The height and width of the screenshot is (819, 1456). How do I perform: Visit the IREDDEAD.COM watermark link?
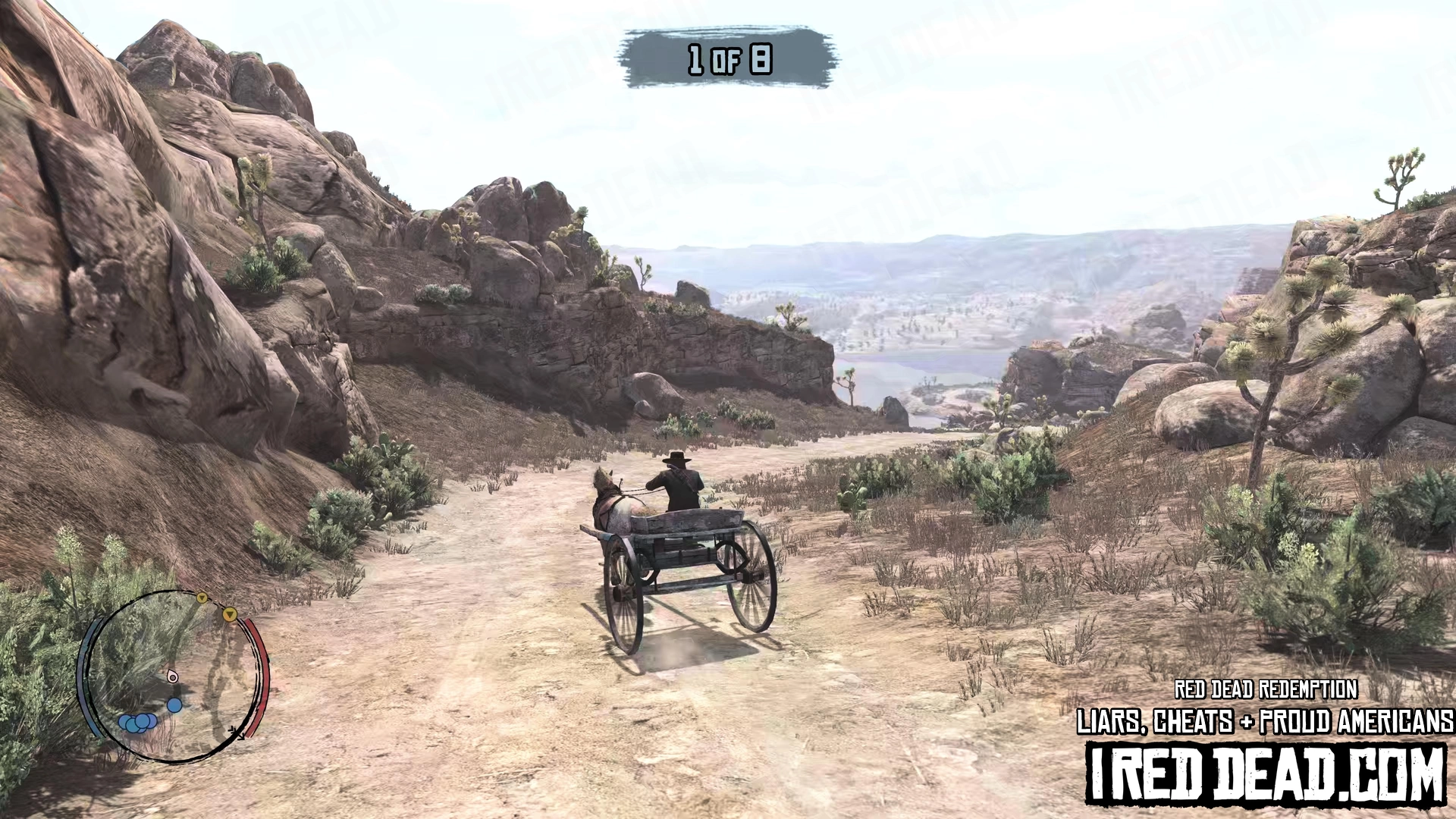[x=1265, y=775]
